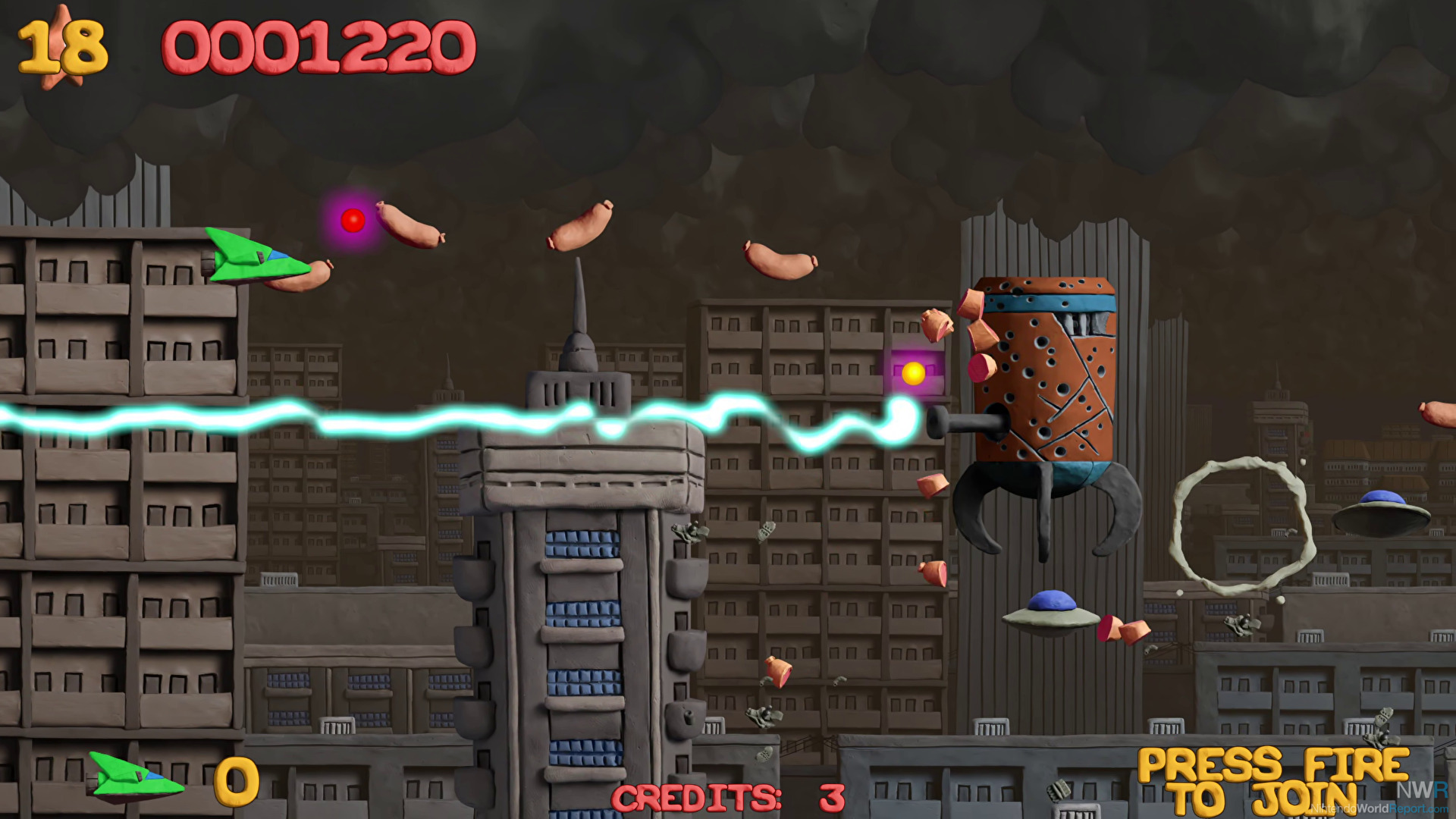The width and height of the screenshot is (1456, 819).
Task: Click the green ship lives icon
Action: (135, 776)
